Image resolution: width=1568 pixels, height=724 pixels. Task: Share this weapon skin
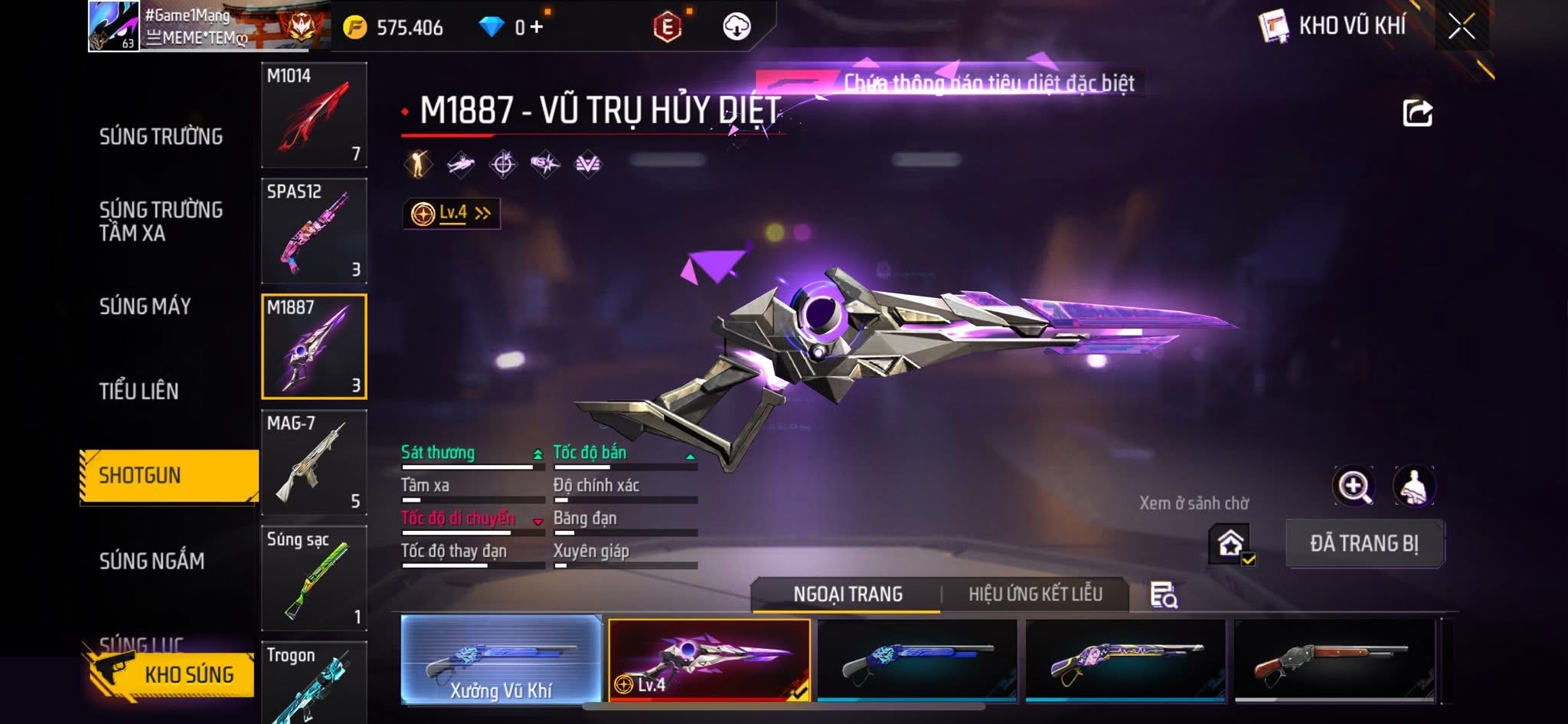pyautogui.click(x=1417, y=113)
